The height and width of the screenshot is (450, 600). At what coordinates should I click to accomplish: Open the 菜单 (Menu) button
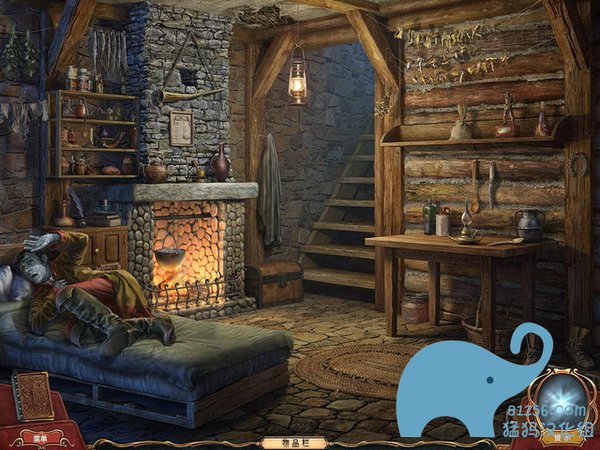(x=40, y=437)
